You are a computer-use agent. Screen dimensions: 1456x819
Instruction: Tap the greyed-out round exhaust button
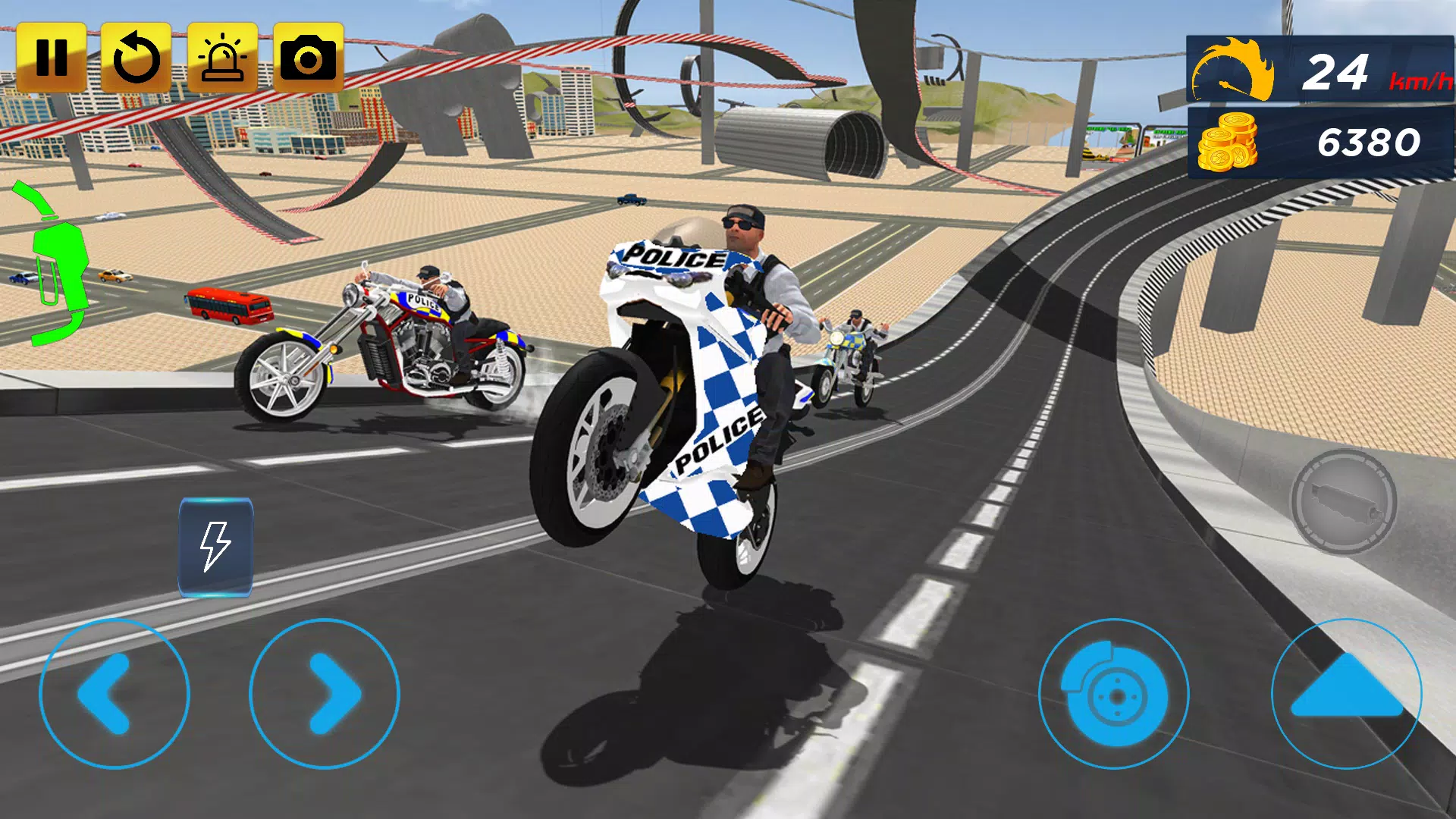click(x=1343, y=501)
